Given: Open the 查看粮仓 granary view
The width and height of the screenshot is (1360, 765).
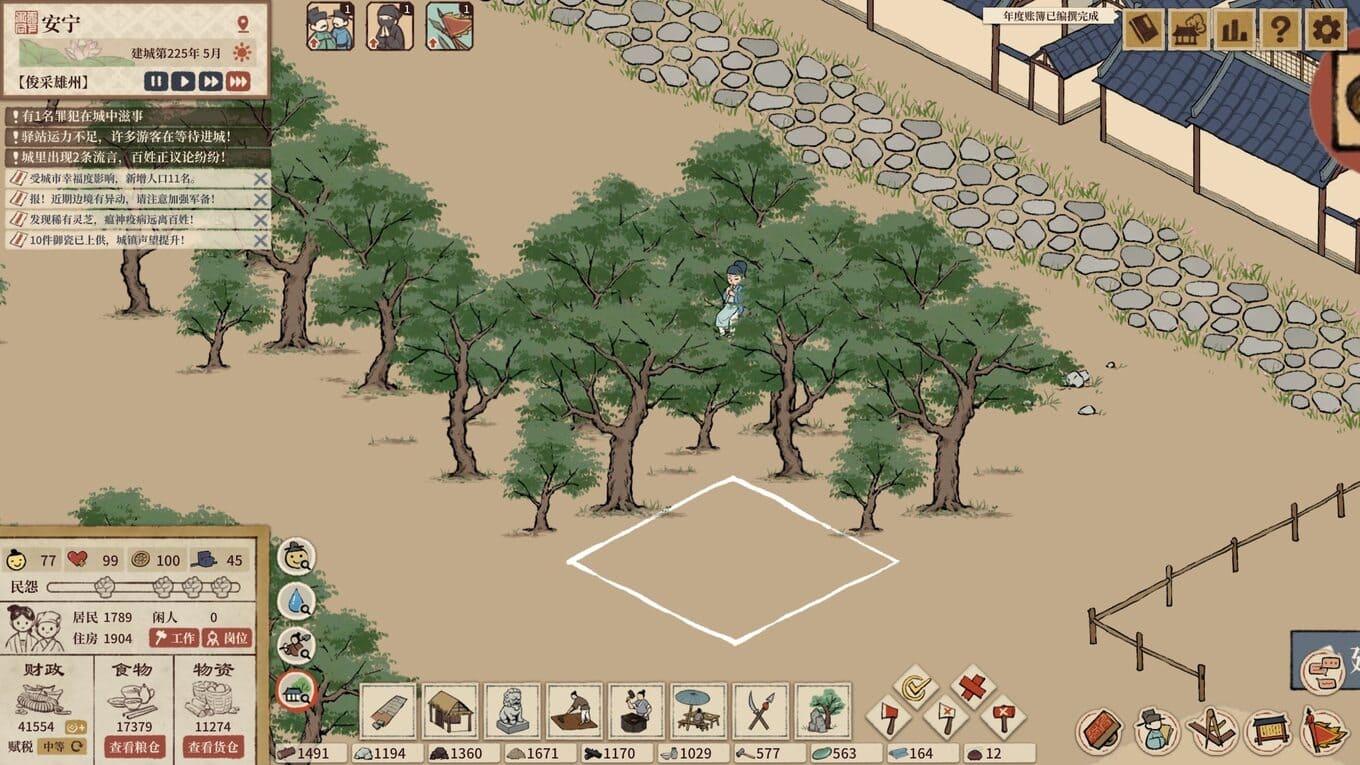Looking at the screenshot, I should click(136, 747).
